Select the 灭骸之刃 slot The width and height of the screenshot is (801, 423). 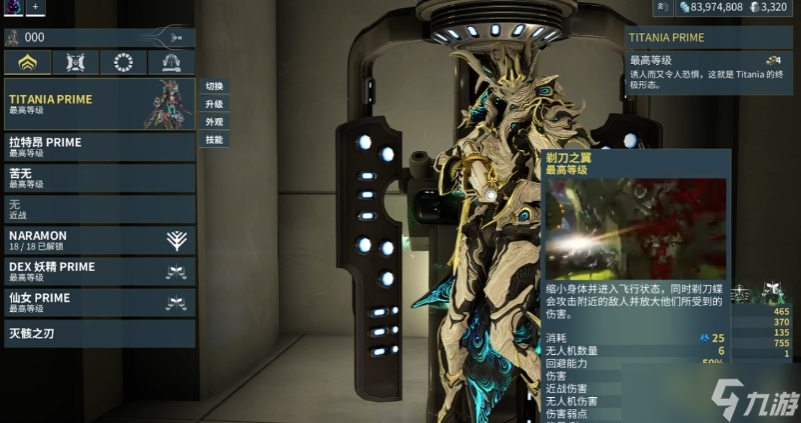100,333
